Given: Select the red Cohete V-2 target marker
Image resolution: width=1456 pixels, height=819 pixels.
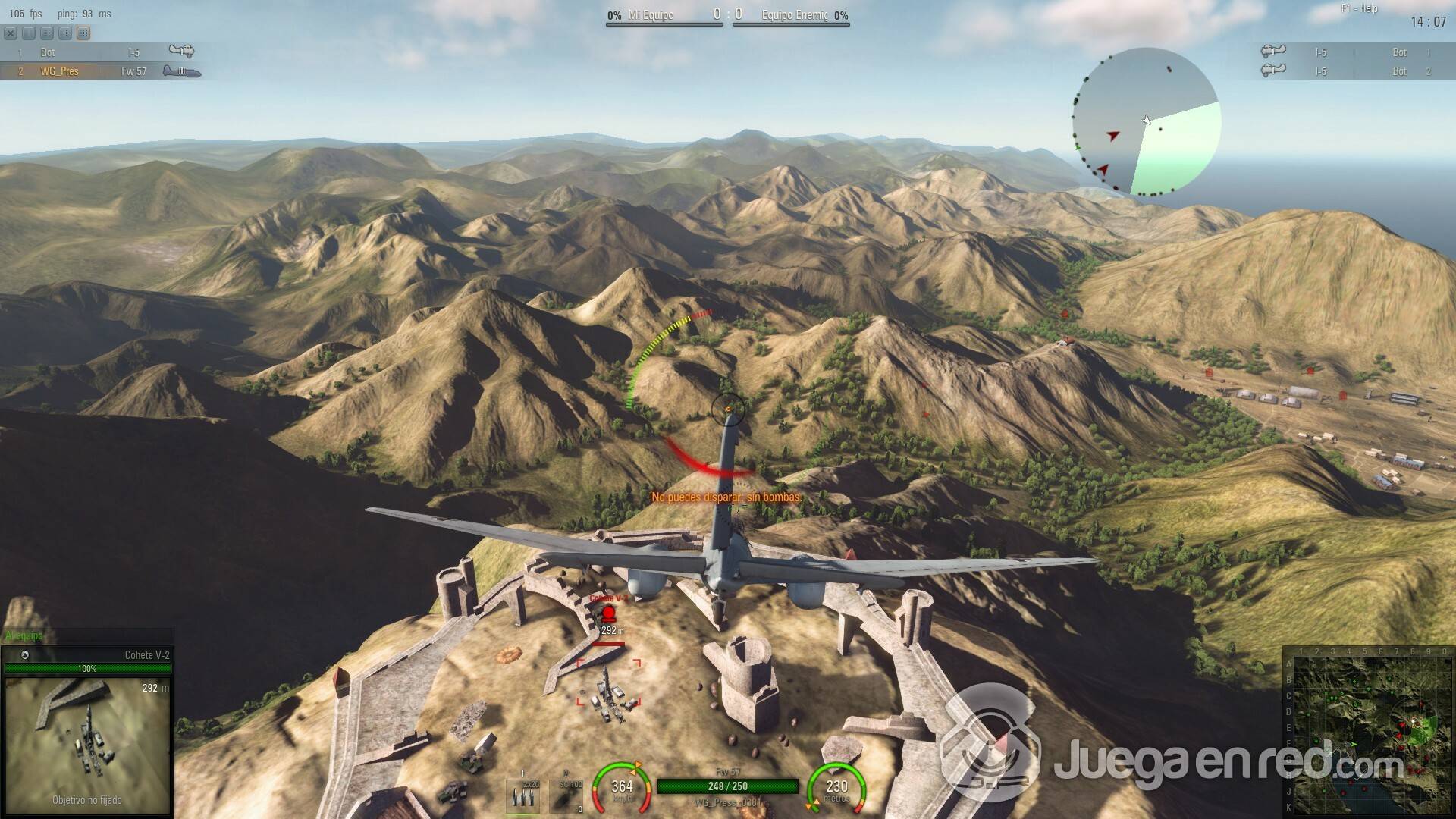Looking at the screenshot, I should (608, 613).
